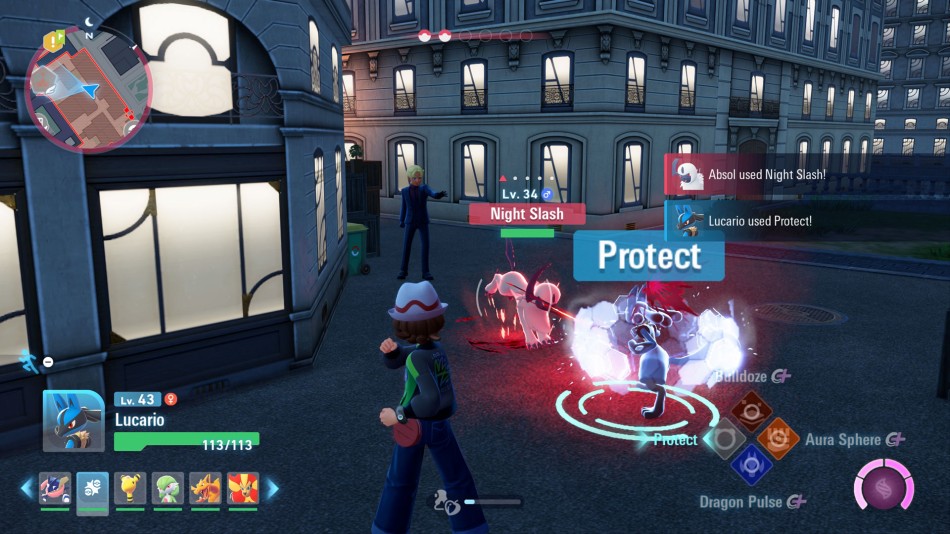Click the right arrow of the party bar
This screenshot has width=950, height=534.
point(272,489)
